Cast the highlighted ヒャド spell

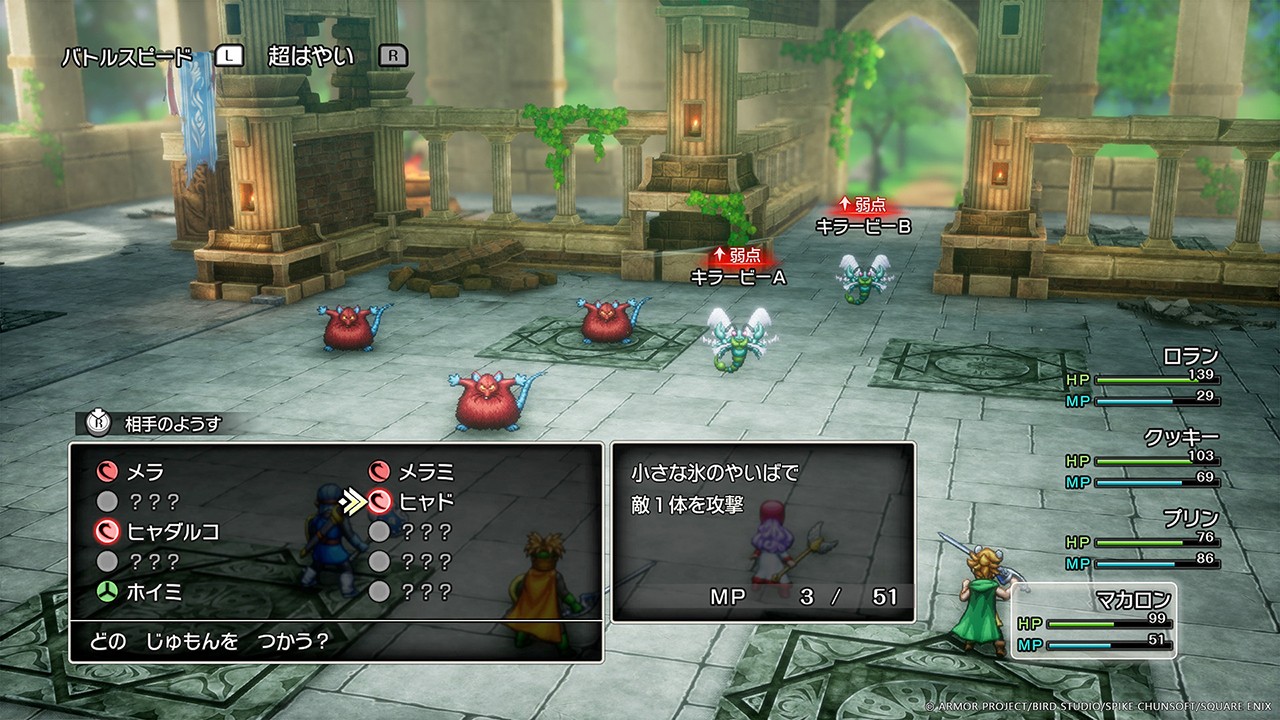(426, 502)
